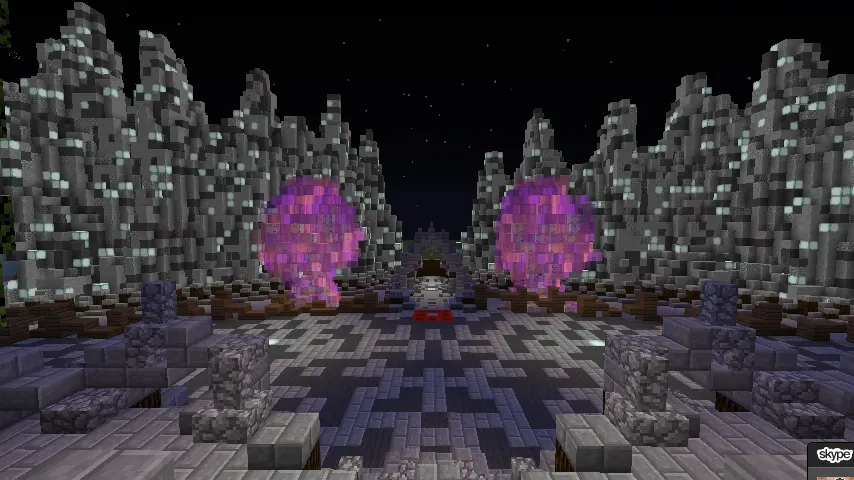Open the Skype notification popup

click(833, 459)
